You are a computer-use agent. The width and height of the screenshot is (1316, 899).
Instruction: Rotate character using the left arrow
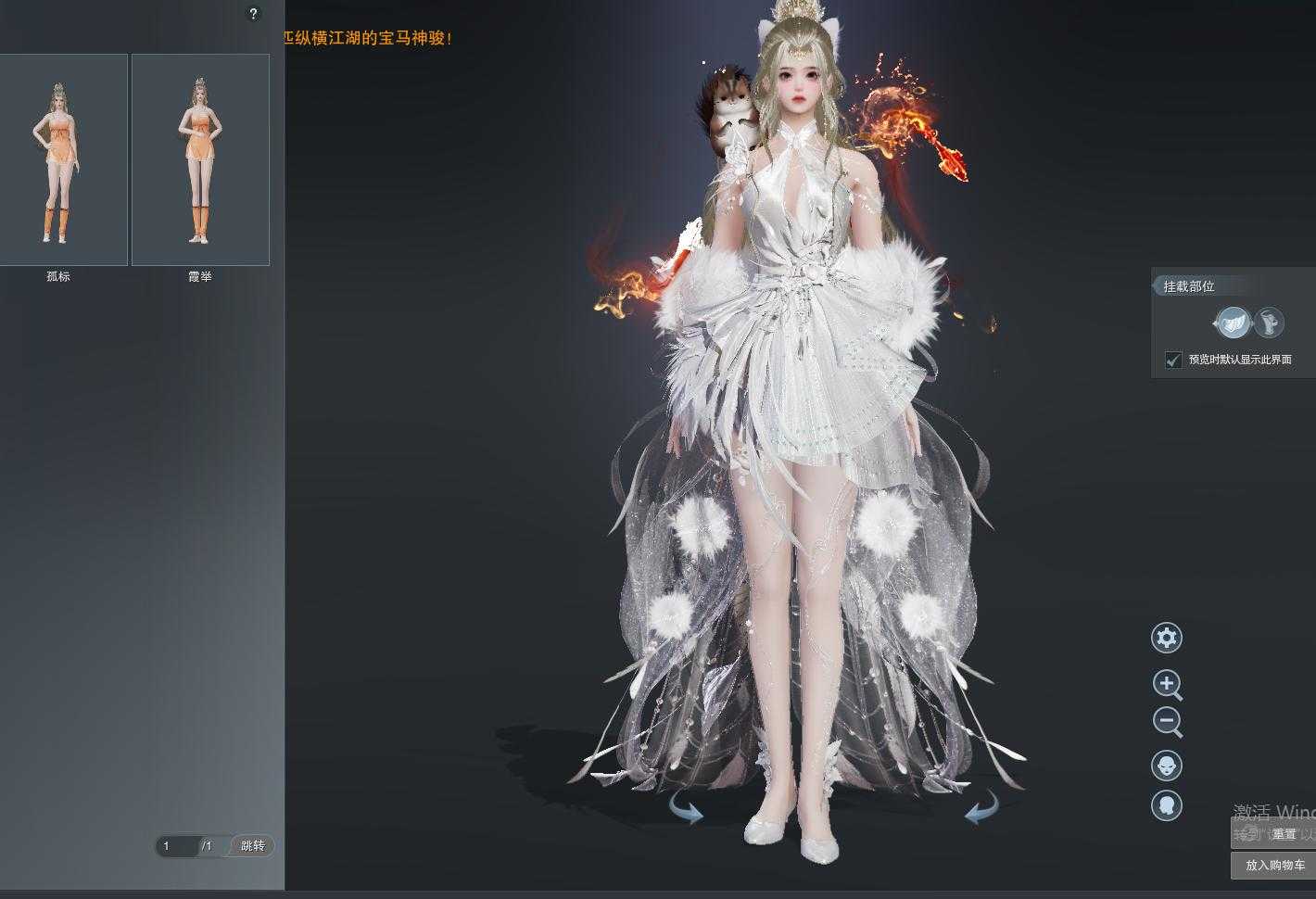[x=687, y=812]
